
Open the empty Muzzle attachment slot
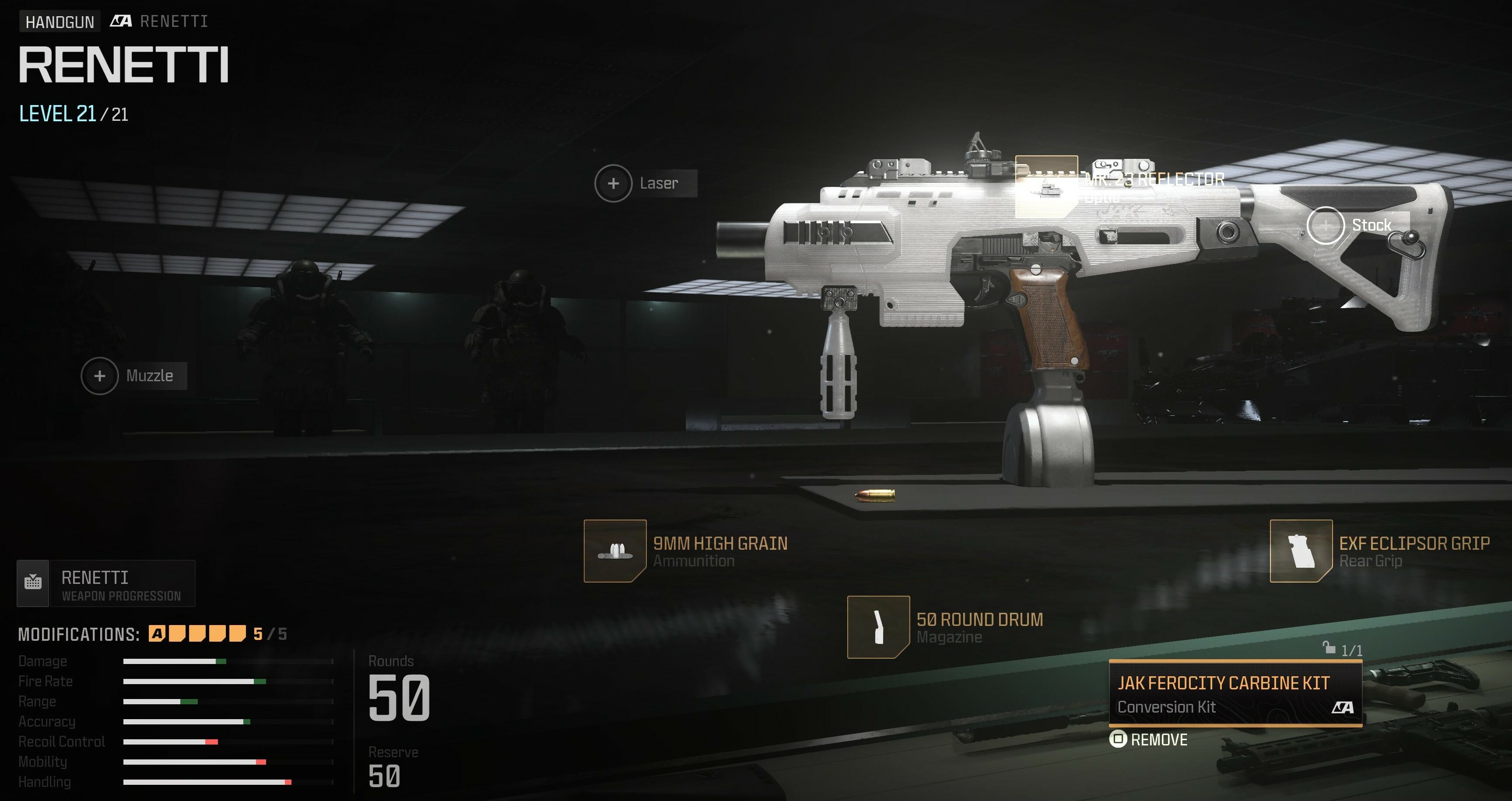(x=100, y=376)
